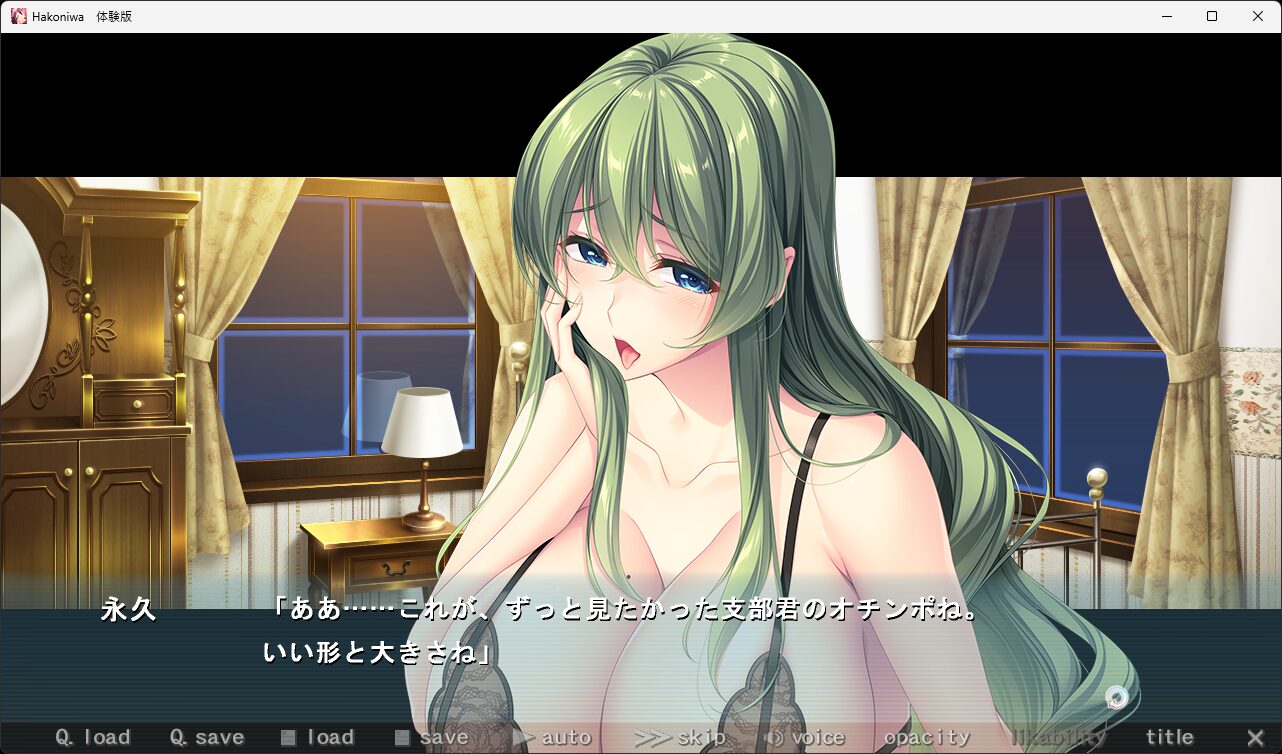This screenshot has height=754, width=1282.
Task: Show the likability screen
Action: click(1059, 738)
